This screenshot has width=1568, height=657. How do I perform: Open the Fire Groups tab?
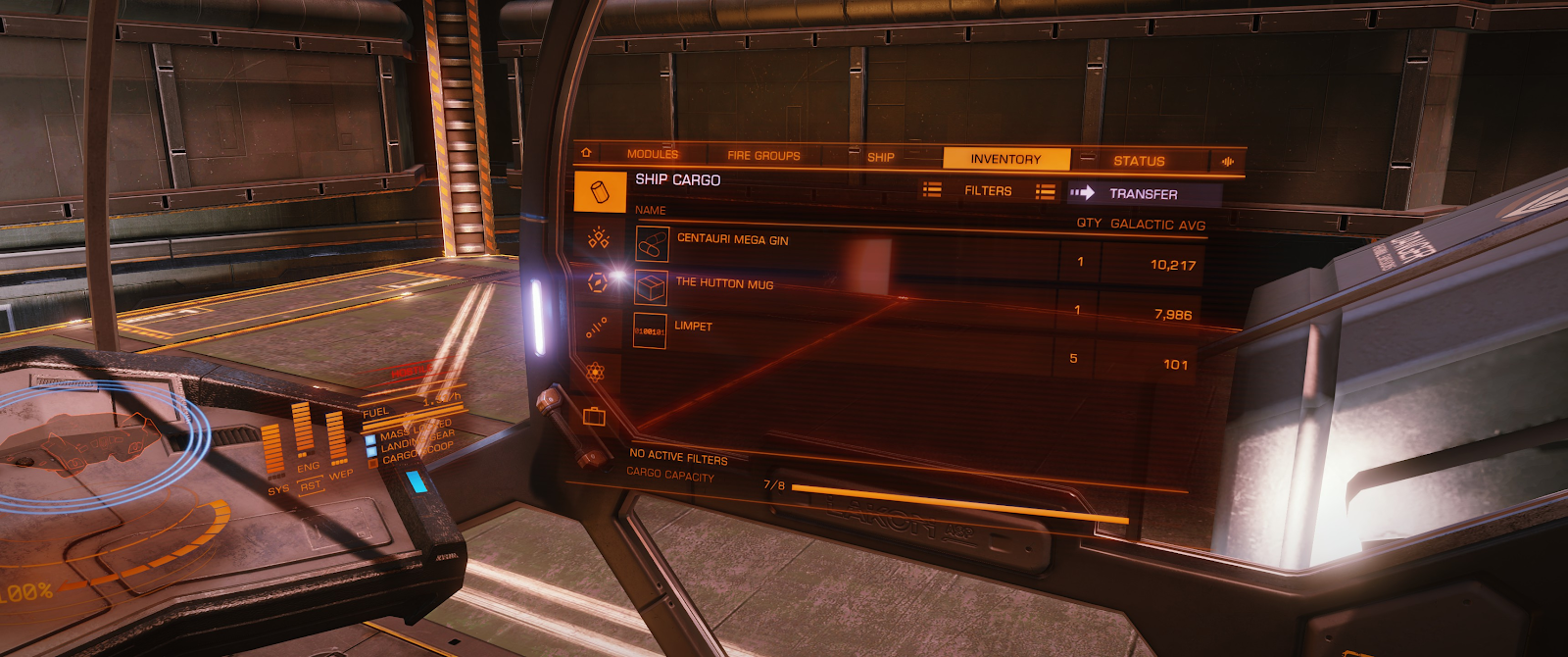pos(763,155)
